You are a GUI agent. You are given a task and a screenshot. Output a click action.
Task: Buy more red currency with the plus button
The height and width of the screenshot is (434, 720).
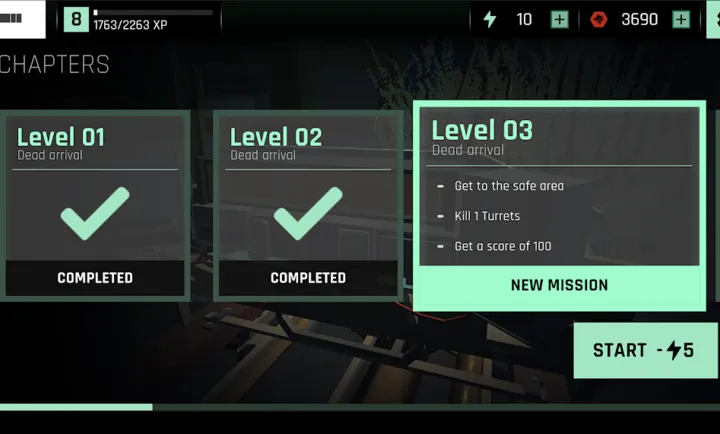point(681,19)
